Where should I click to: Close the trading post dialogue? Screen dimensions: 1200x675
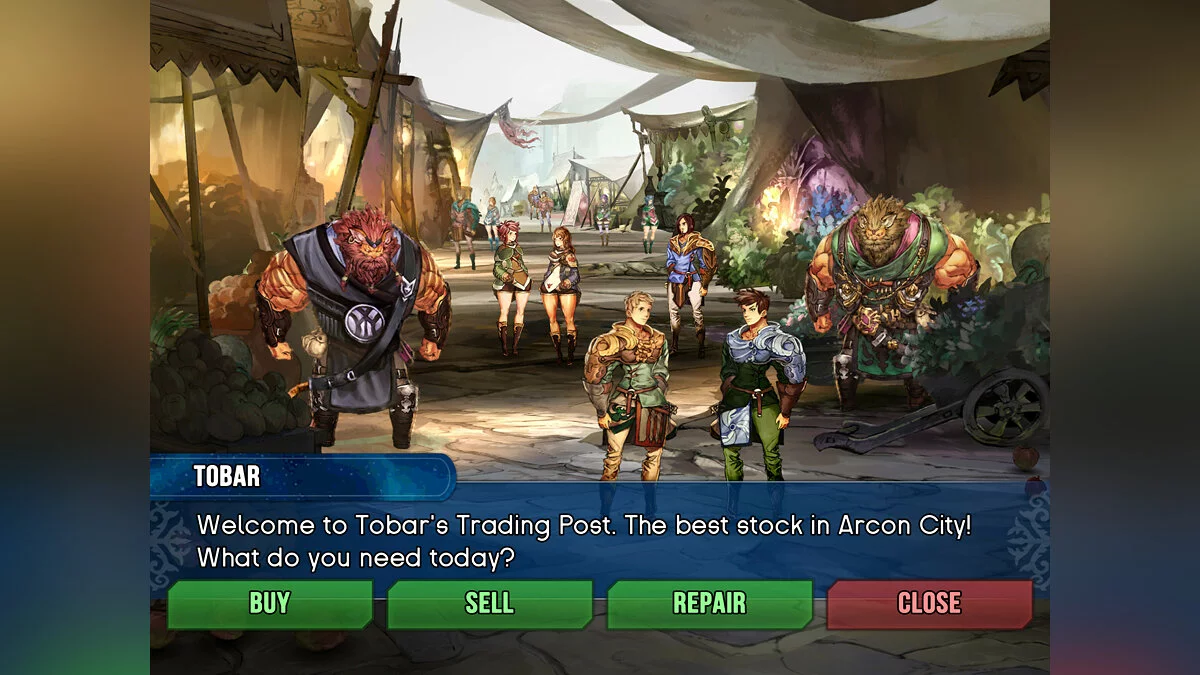coord(929,604)
